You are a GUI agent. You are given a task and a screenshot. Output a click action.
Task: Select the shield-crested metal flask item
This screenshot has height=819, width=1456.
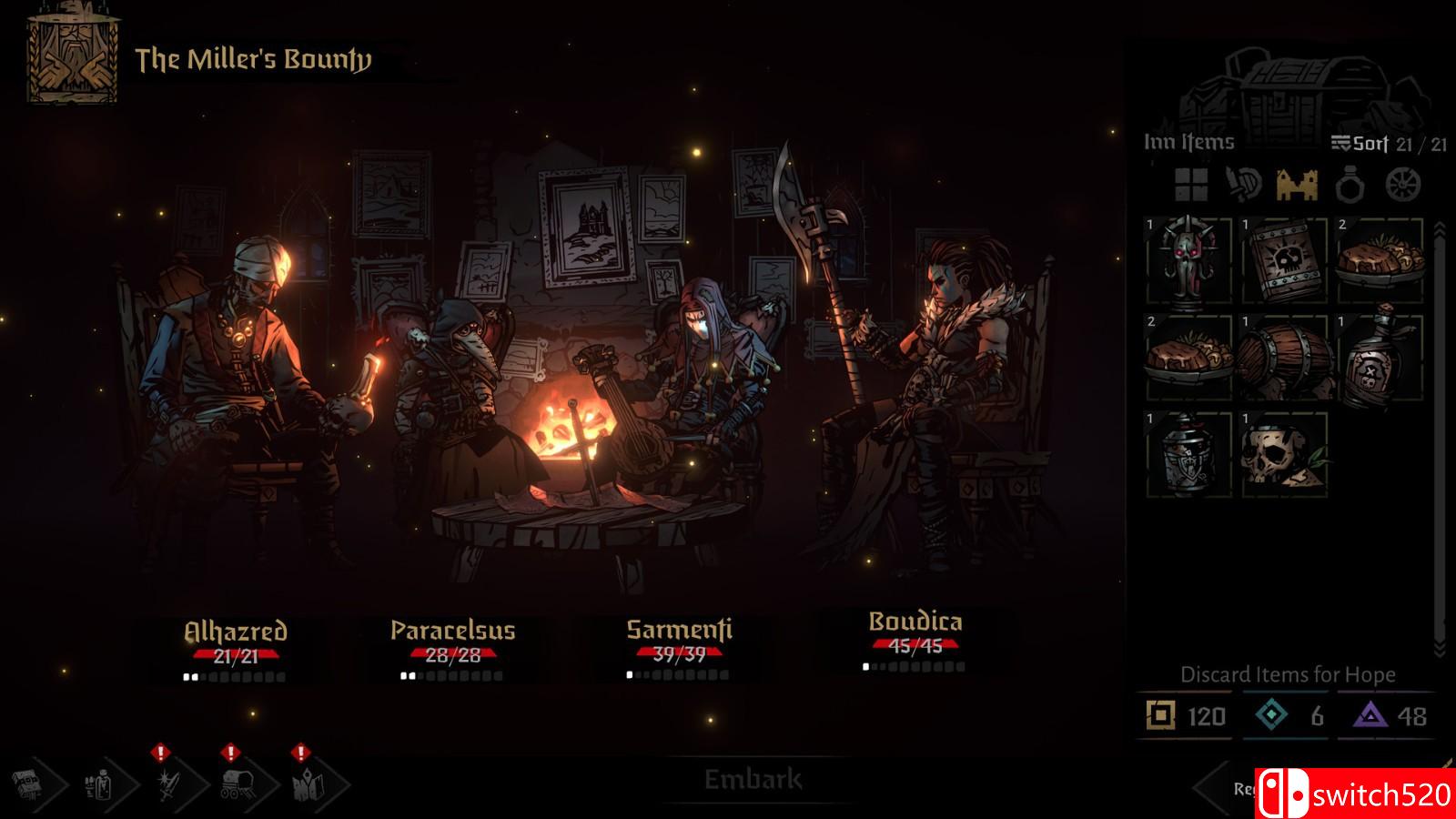click(1188, 454)
